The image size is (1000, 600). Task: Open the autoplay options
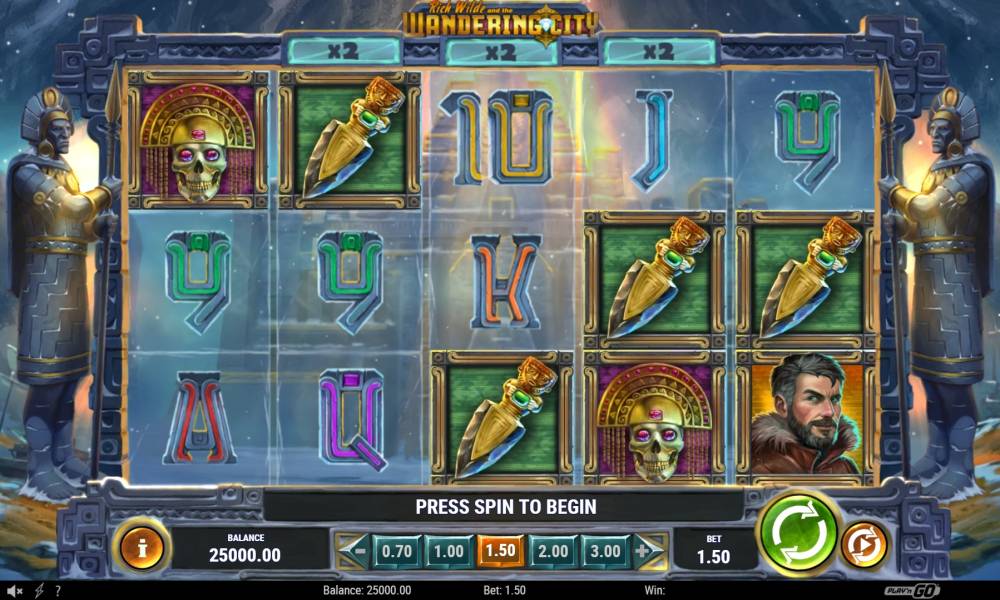click(x=863, y=546)
